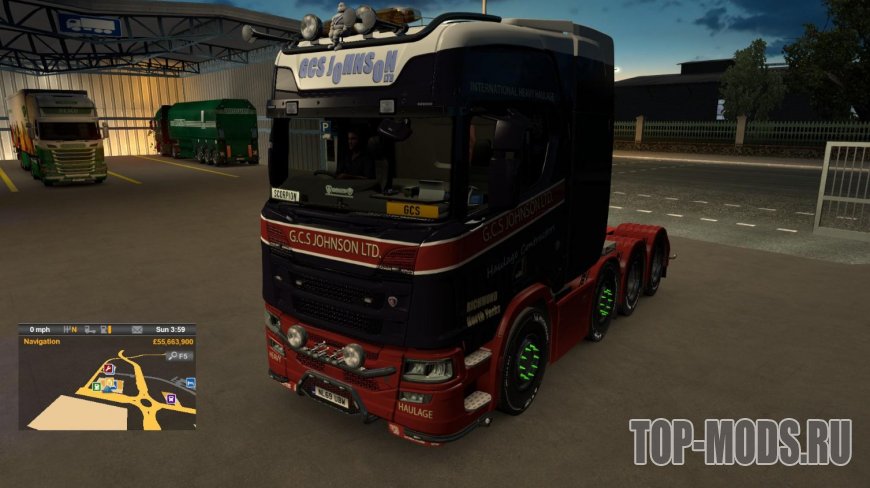Visit the TOP-MODS.RU watermark link
Viewport: 870px width, 488px height.
point(740,441)
